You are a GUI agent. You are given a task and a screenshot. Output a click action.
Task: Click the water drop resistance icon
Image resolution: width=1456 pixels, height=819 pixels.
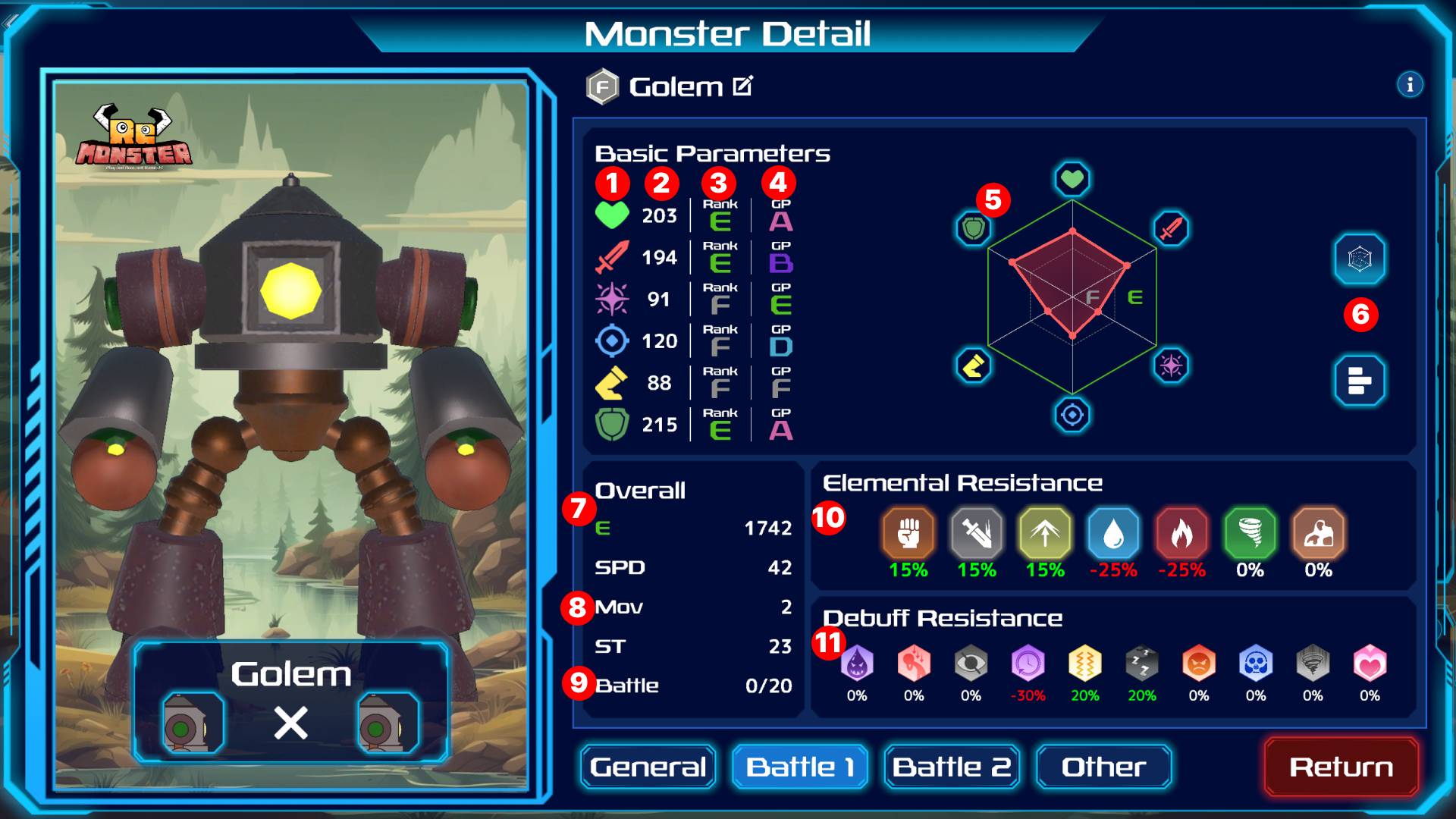pos(1113,533)
